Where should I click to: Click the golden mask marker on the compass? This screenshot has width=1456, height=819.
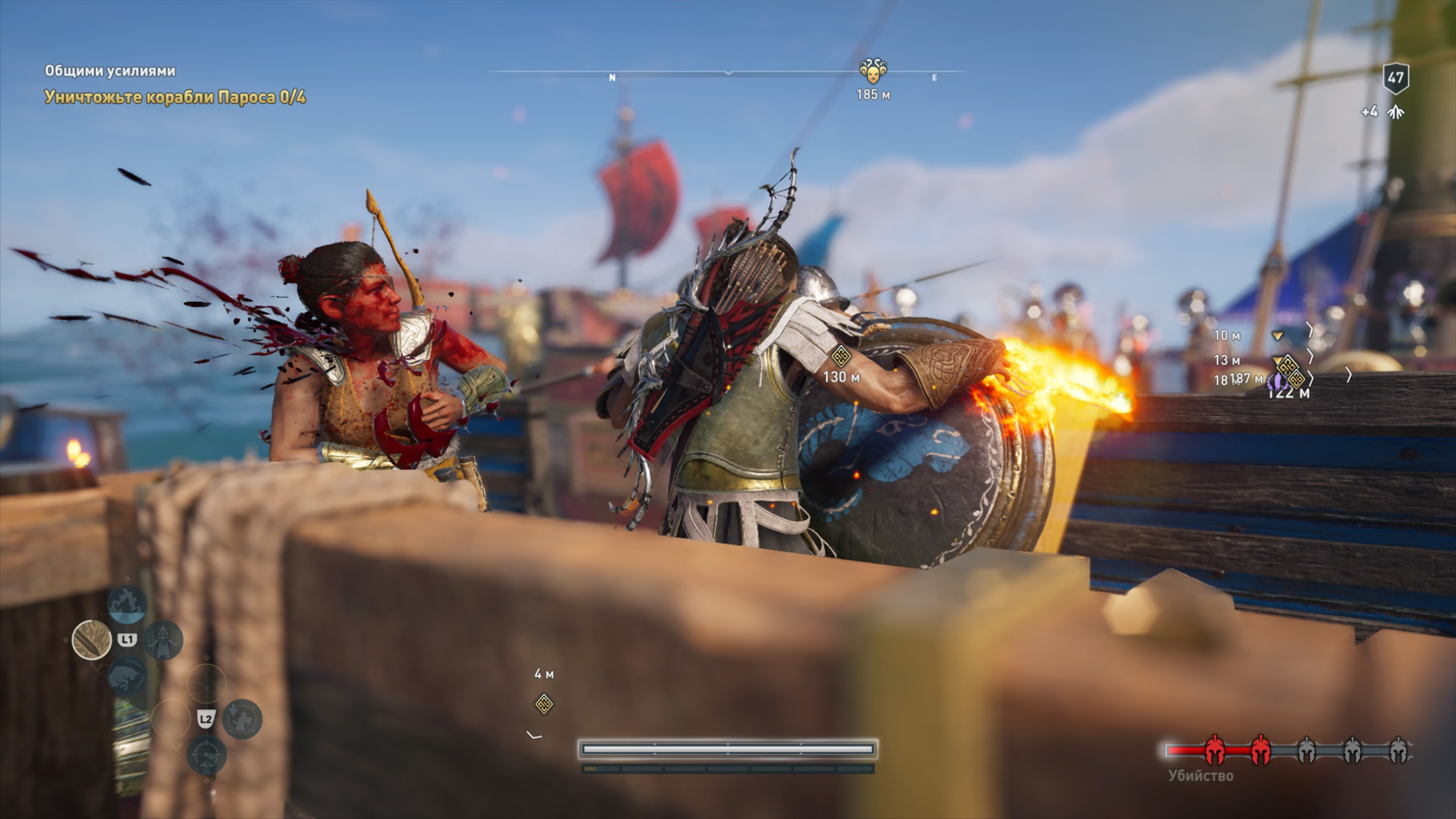click(872, 71)
